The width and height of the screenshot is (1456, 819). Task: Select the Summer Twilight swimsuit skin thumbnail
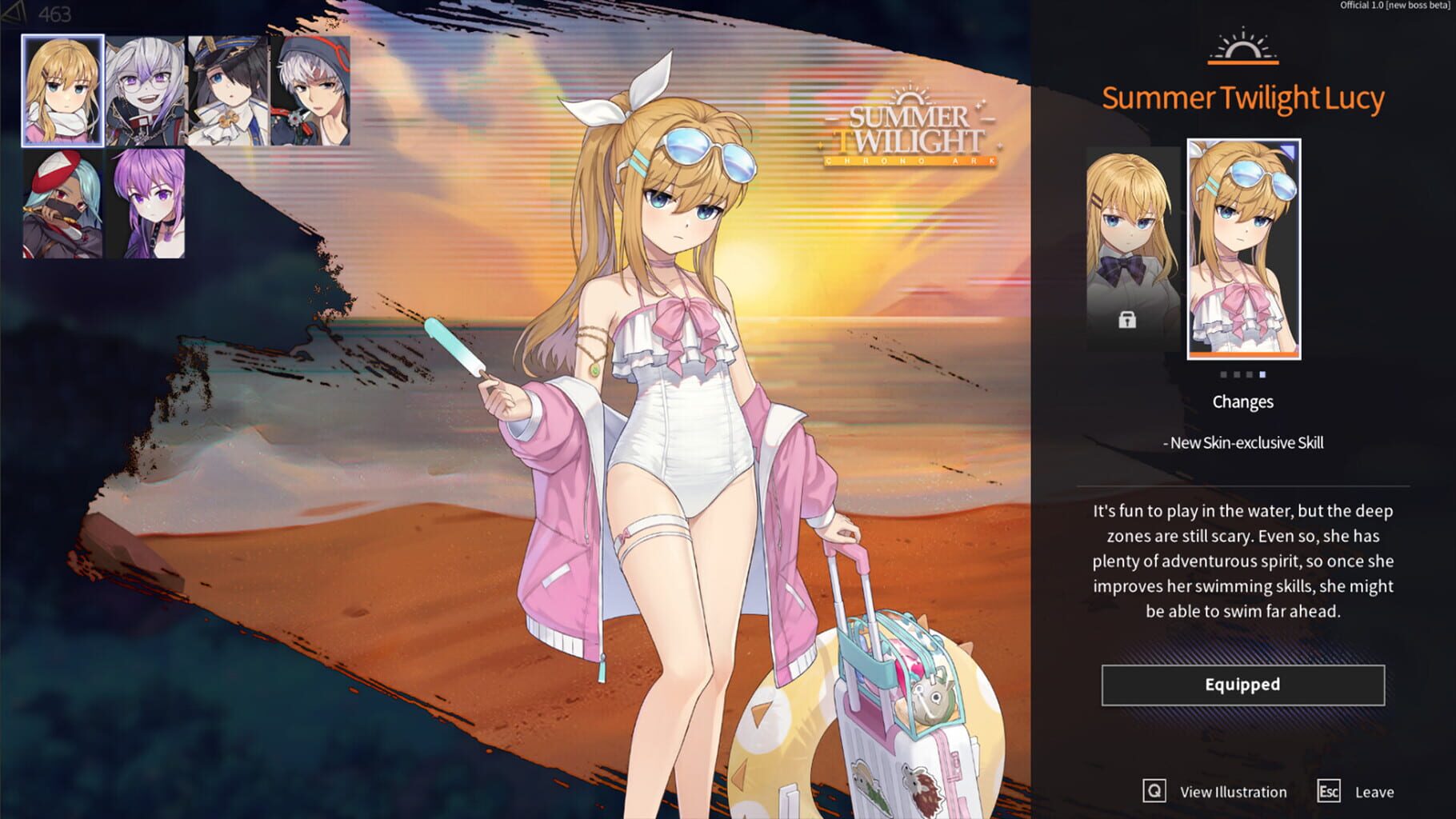click(1242, 248)
